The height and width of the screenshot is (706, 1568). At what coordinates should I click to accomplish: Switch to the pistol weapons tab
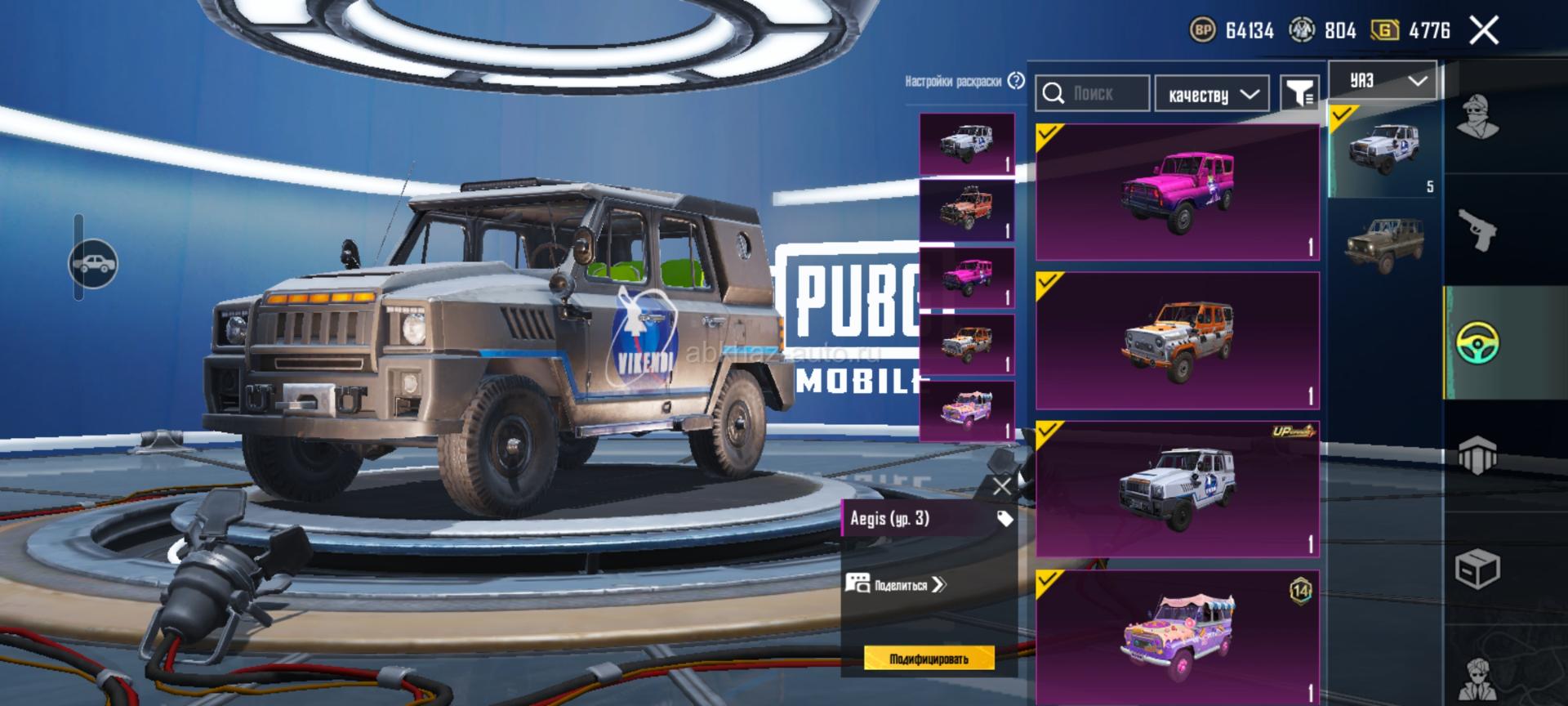tap(1477, 230)
